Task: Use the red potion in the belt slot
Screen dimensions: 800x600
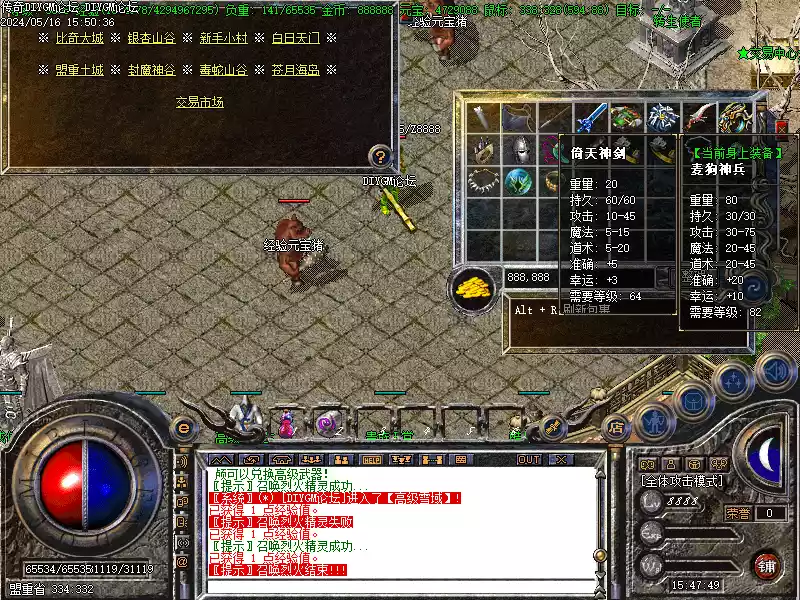Action: [287, 423]
